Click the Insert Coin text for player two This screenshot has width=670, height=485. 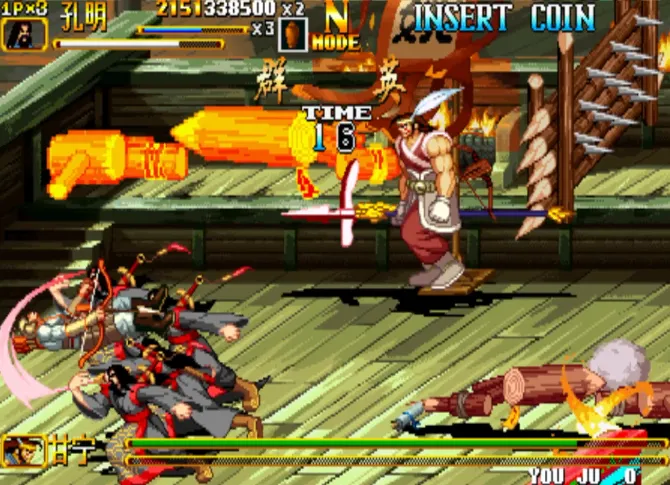point(504,18)
